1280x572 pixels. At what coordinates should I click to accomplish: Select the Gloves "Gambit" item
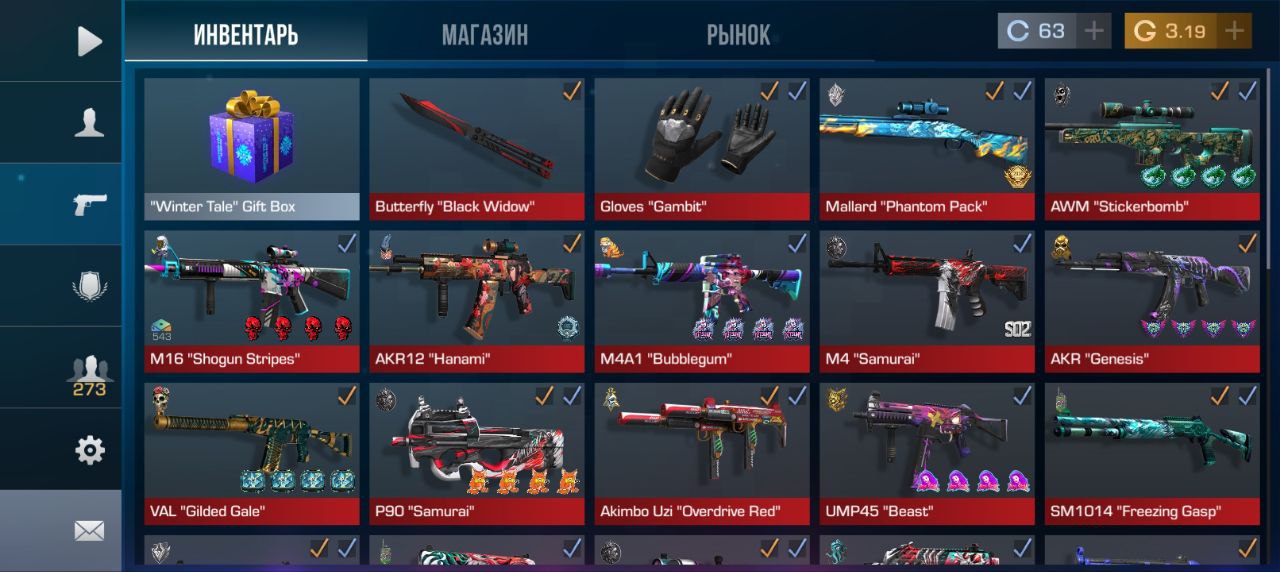click(702, 148)
